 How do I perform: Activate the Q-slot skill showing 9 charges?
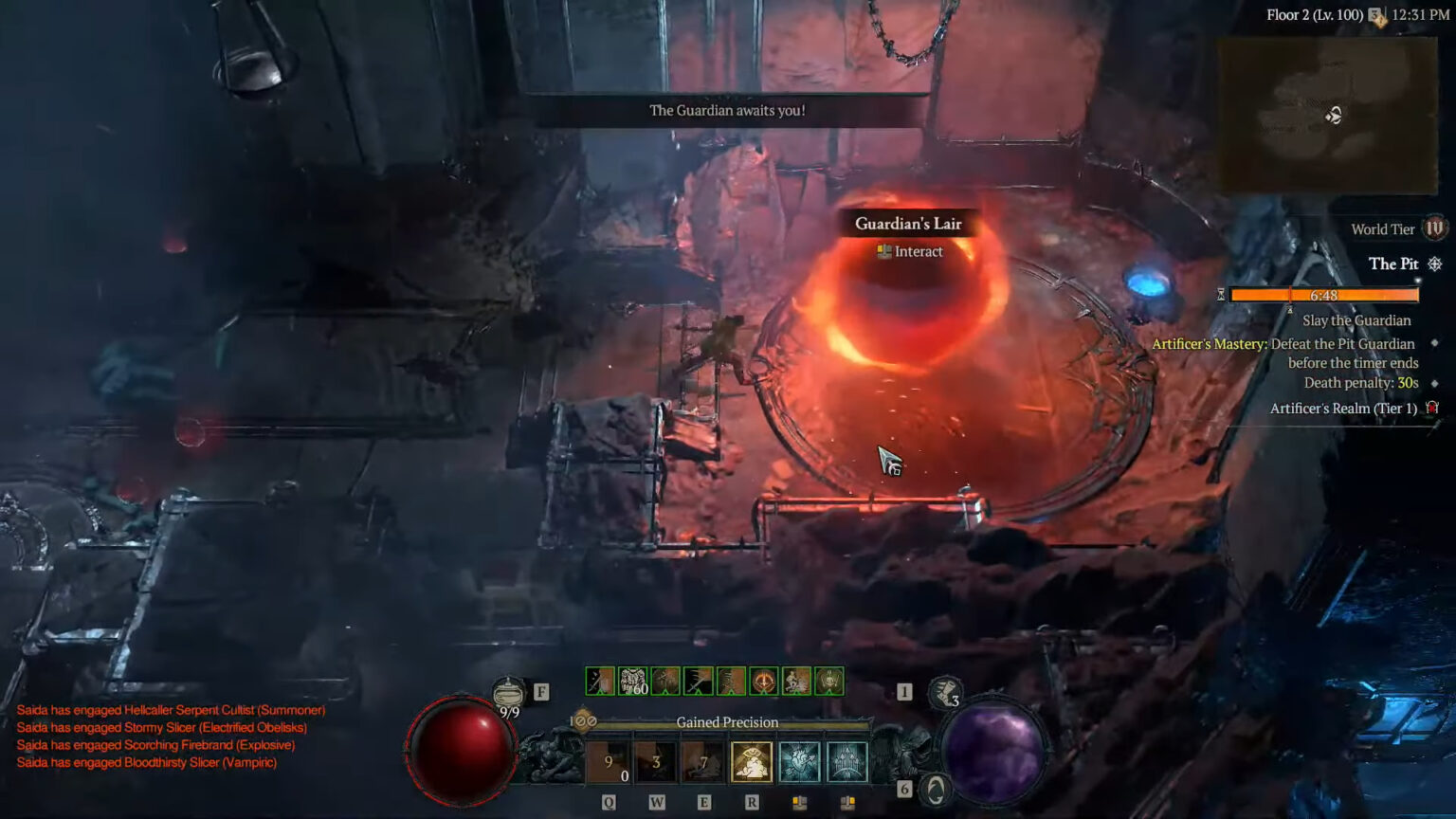609,762
